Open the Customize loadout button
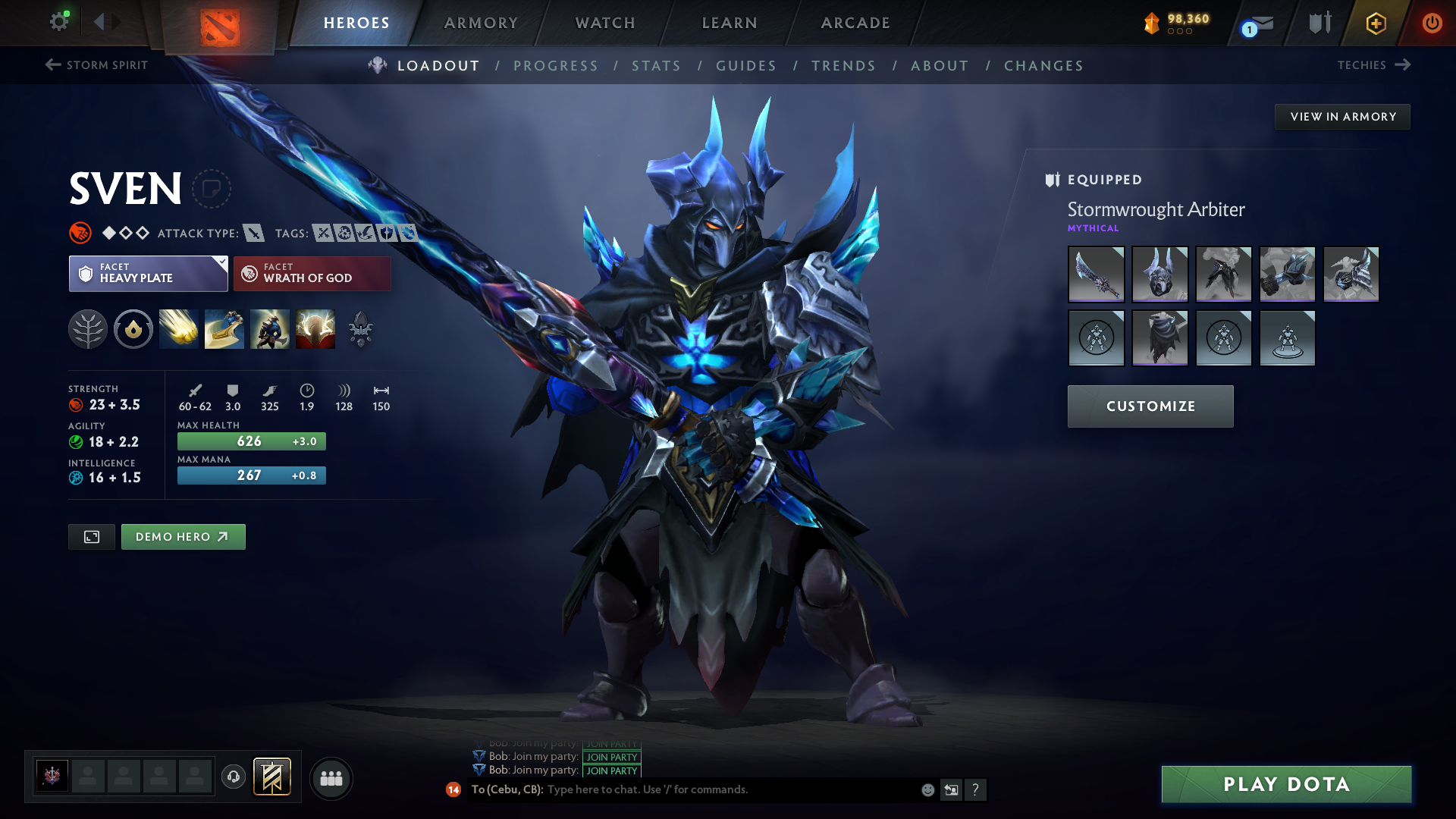 tap(1150, 406)
